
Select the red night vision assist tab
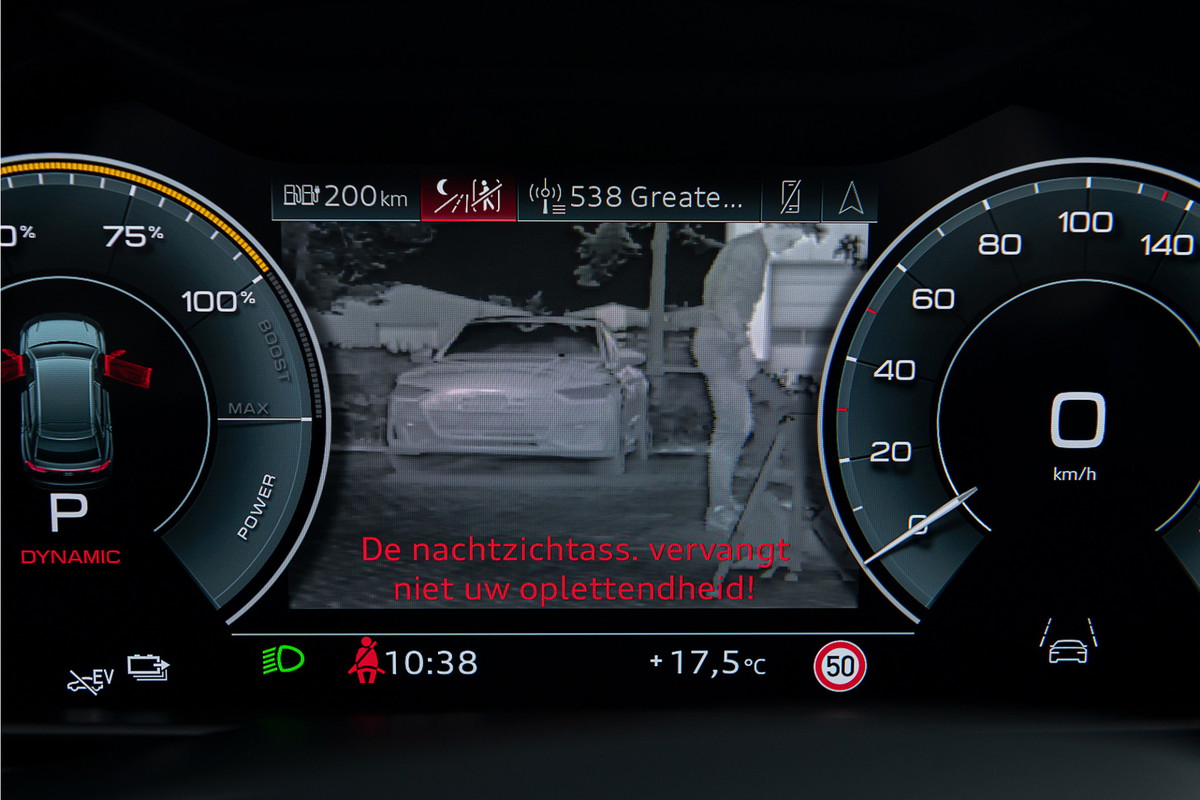click(468, 197)
